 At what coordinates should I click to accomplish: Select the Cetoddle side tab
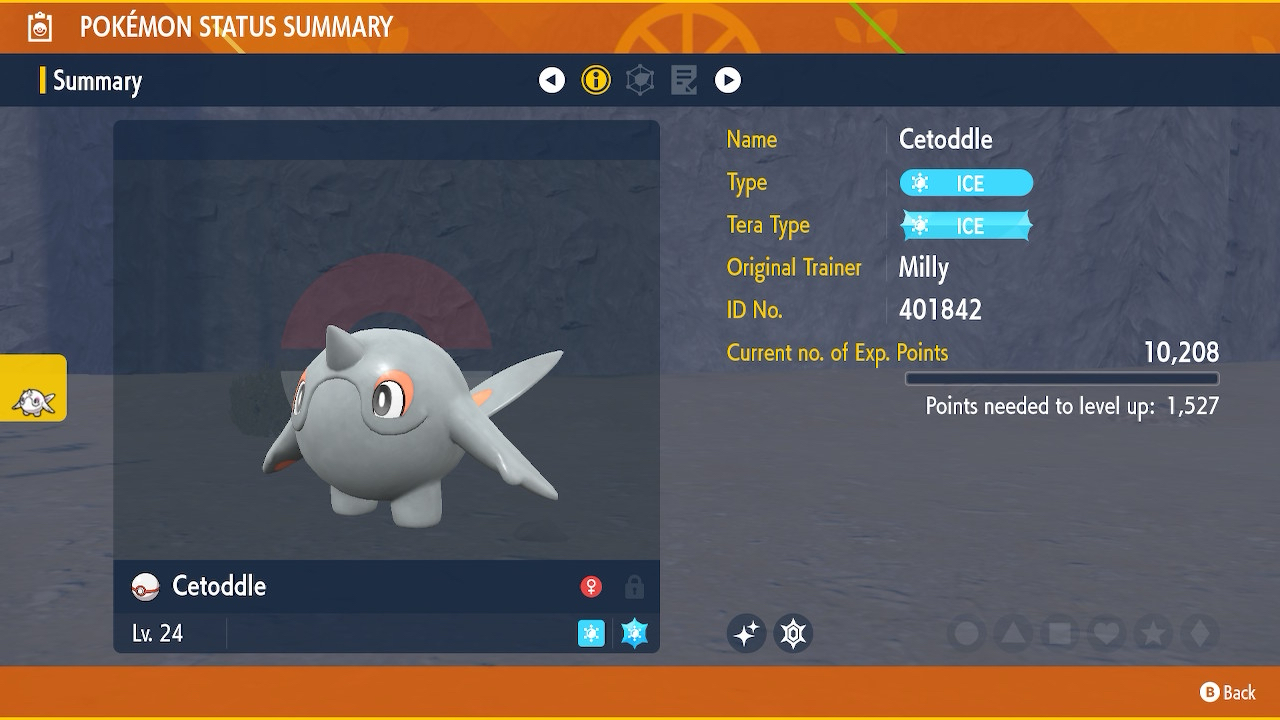pos(33,388)
